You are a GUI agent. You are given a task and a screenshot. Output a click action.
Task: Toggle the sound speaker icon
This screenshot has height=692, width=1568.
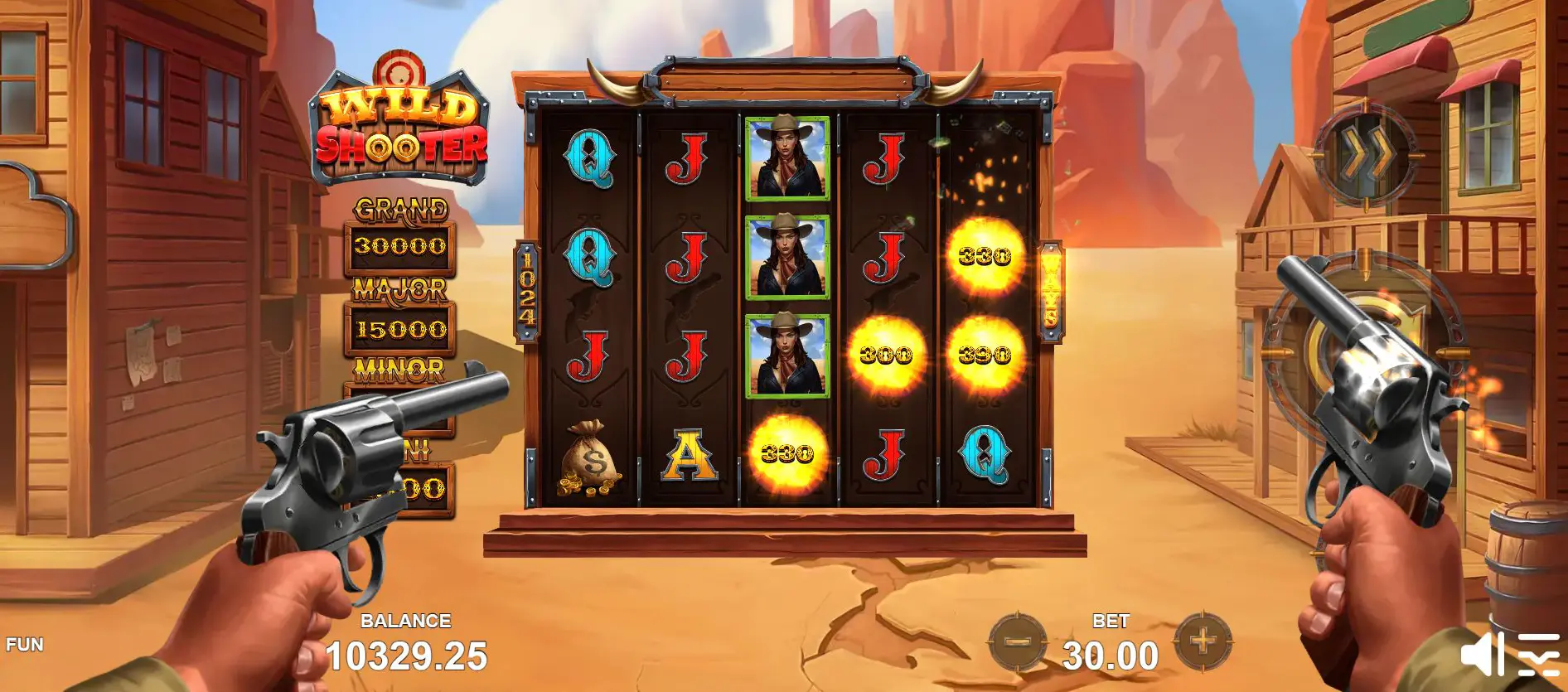pos(1480,655)
